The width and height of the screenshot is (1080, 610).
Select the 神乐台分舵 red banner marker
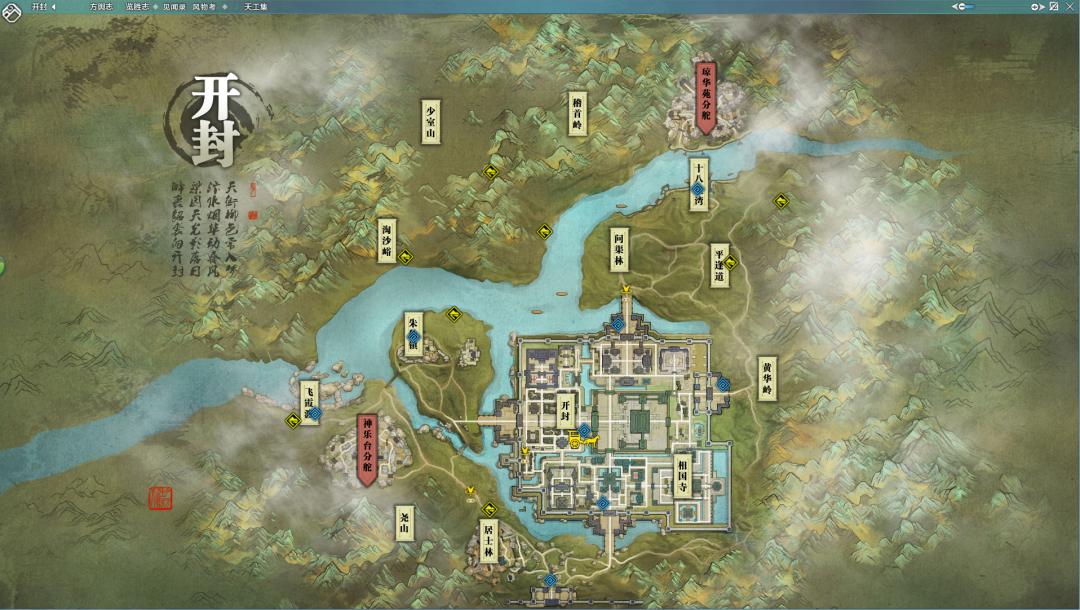[x=367, y=449]
